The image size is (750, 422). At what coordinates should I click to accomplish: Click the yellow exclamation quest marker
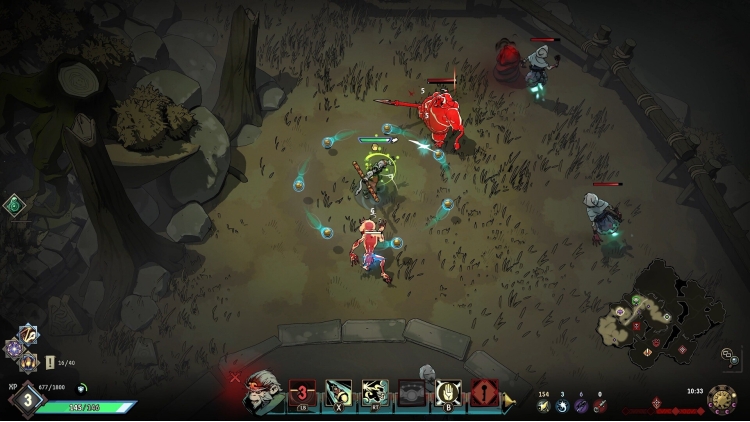(x=51, y=363)
